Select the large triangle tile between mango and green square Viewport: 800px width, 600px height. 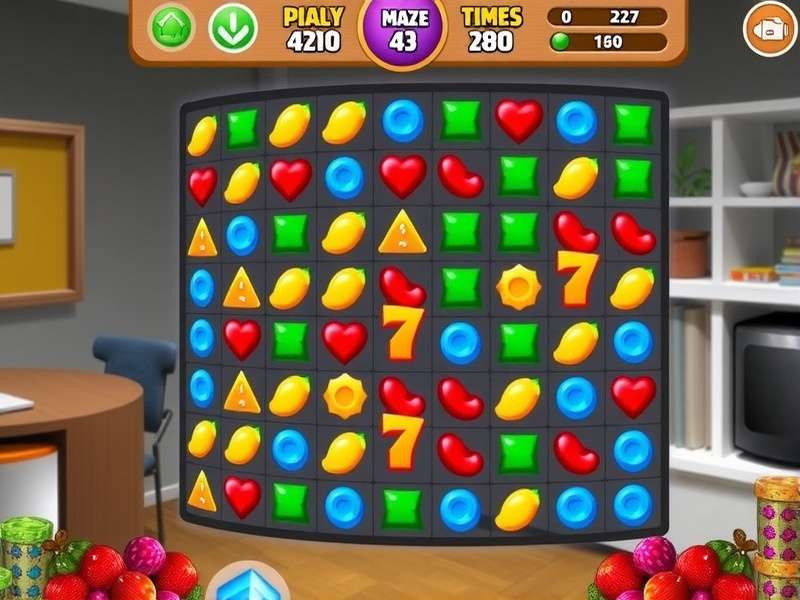click(401, 233)
